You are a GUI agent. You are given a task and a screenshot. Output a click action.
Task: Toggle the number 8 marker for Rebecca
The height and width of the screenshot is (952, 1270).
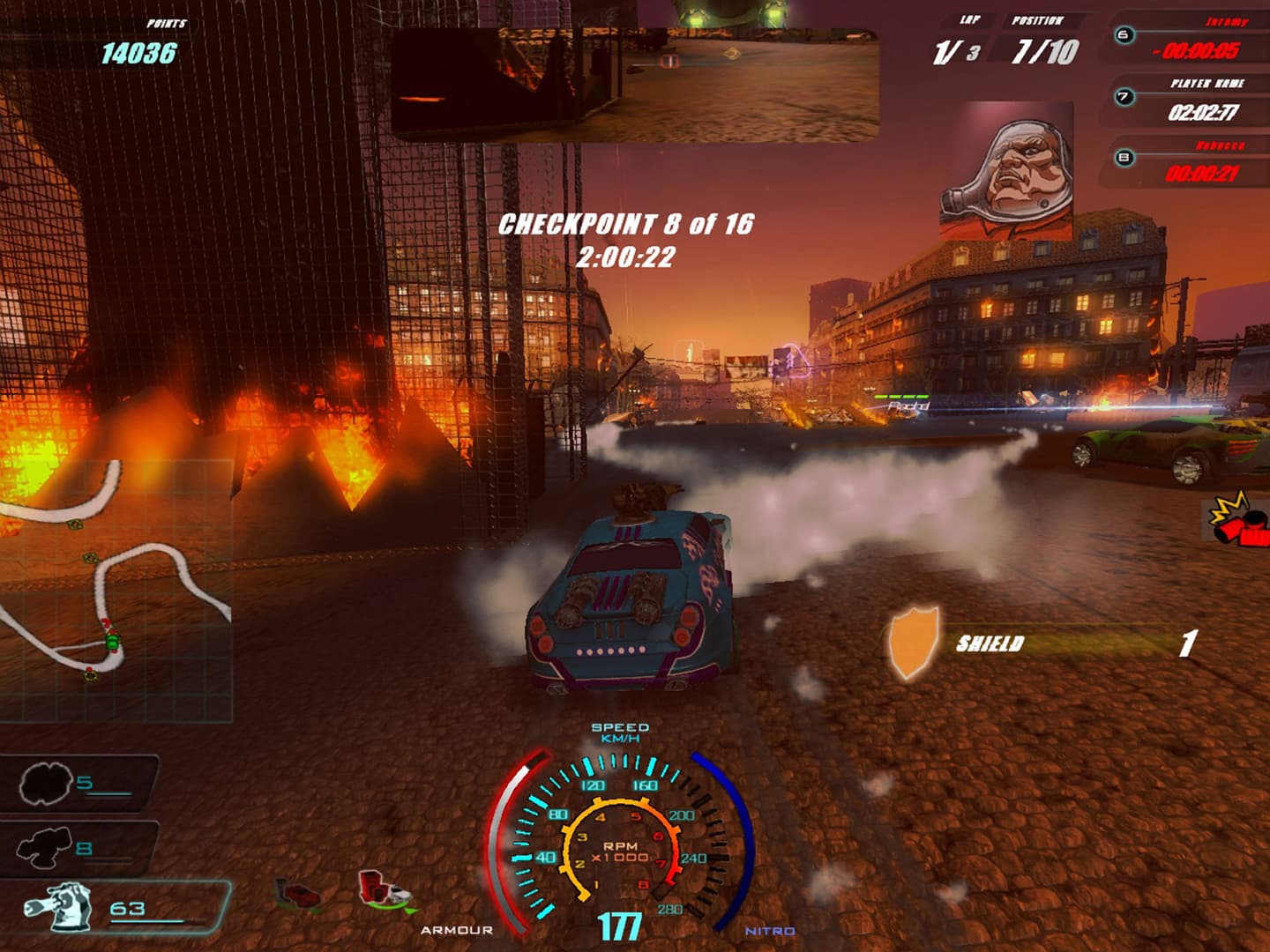pyautogui.click(x=1124, y=159)
